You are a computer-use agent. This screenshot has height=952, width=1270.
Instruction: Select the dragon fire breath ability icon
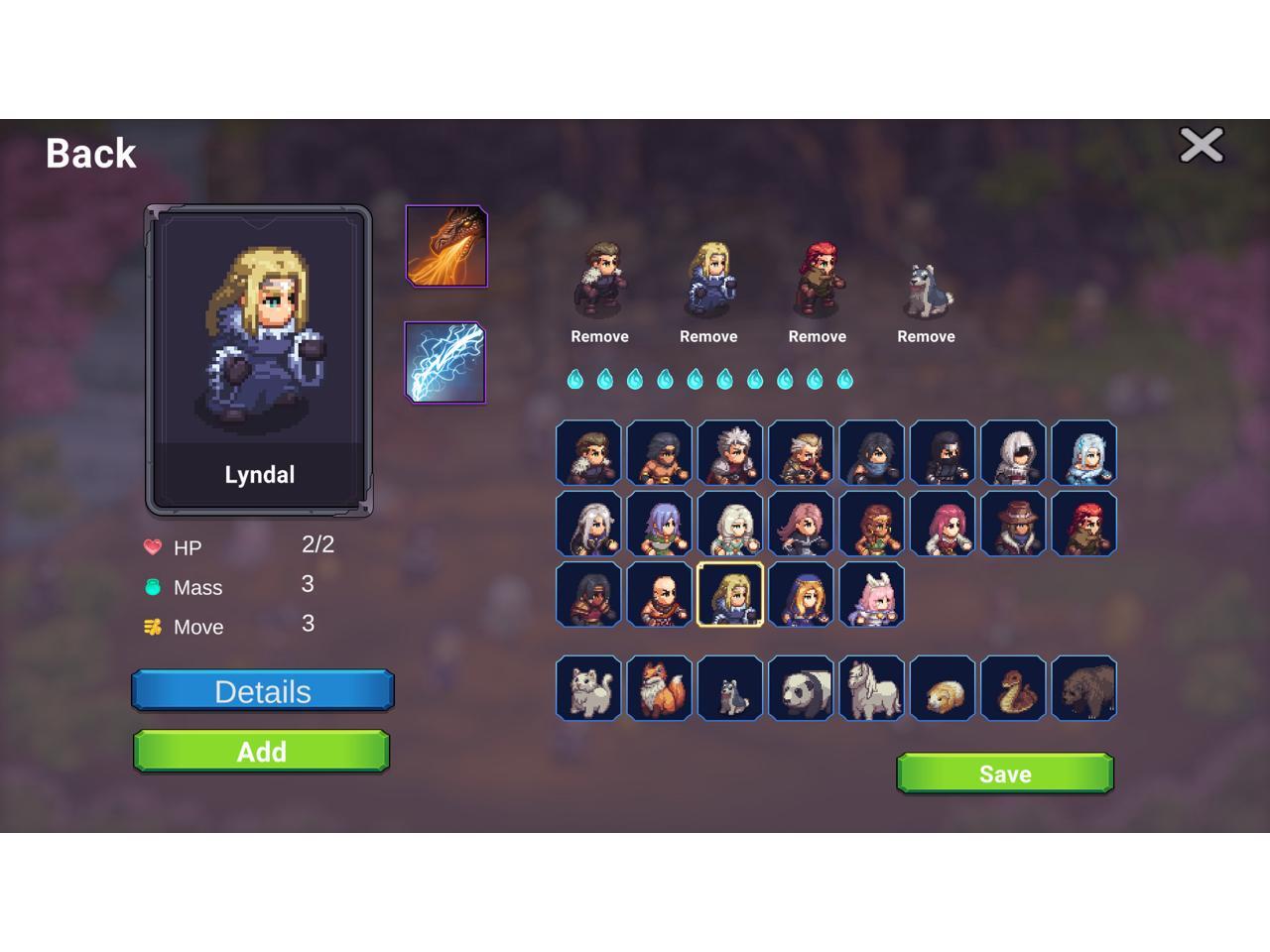click(446, 246)
